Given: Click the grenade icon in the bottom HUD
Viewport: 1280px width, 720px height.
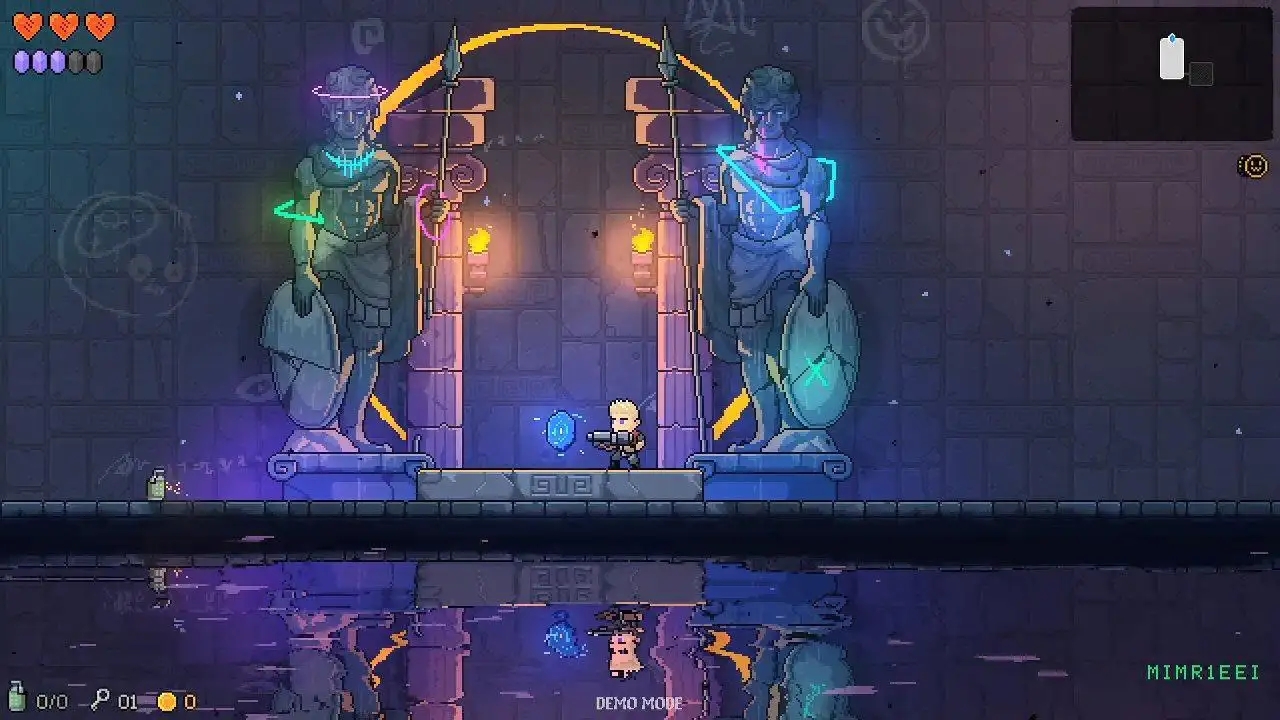Looking at the screenshot, I should (17, 696).
